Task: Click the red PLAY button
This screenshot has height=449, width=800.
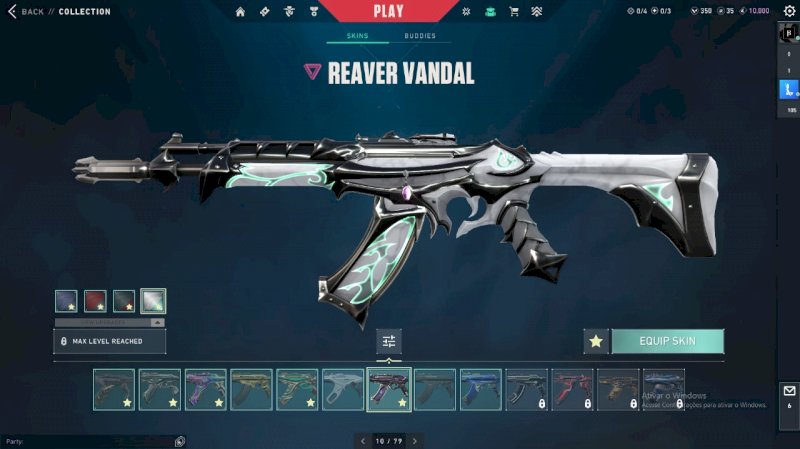Action: [x=388, y=11]
